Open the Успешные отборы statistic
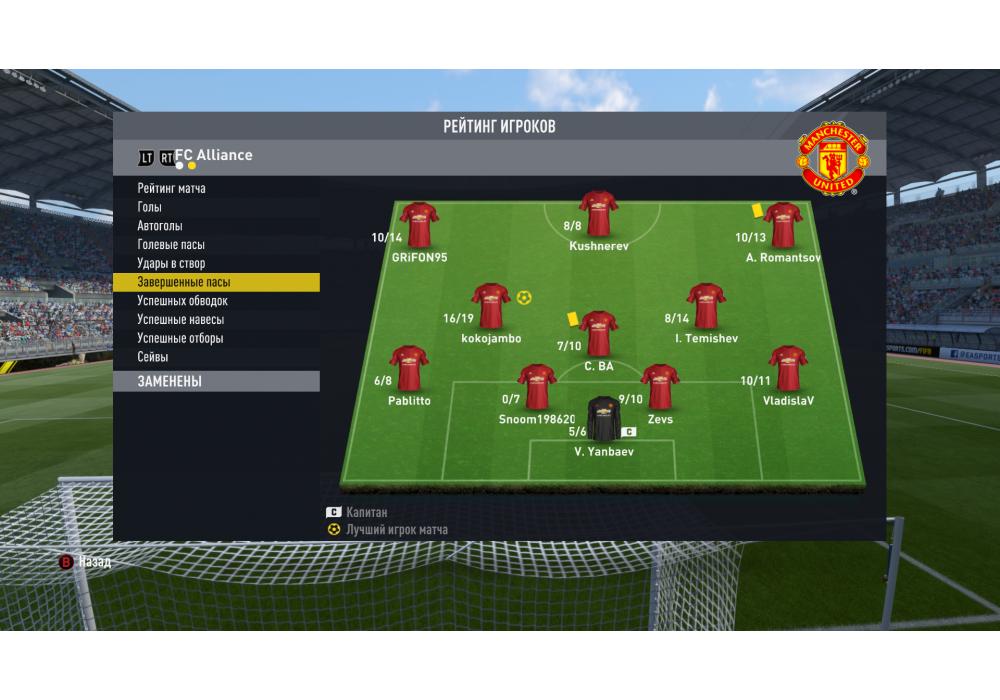The width and height of the screenshot is (1000, 700). tap(181, 339)
